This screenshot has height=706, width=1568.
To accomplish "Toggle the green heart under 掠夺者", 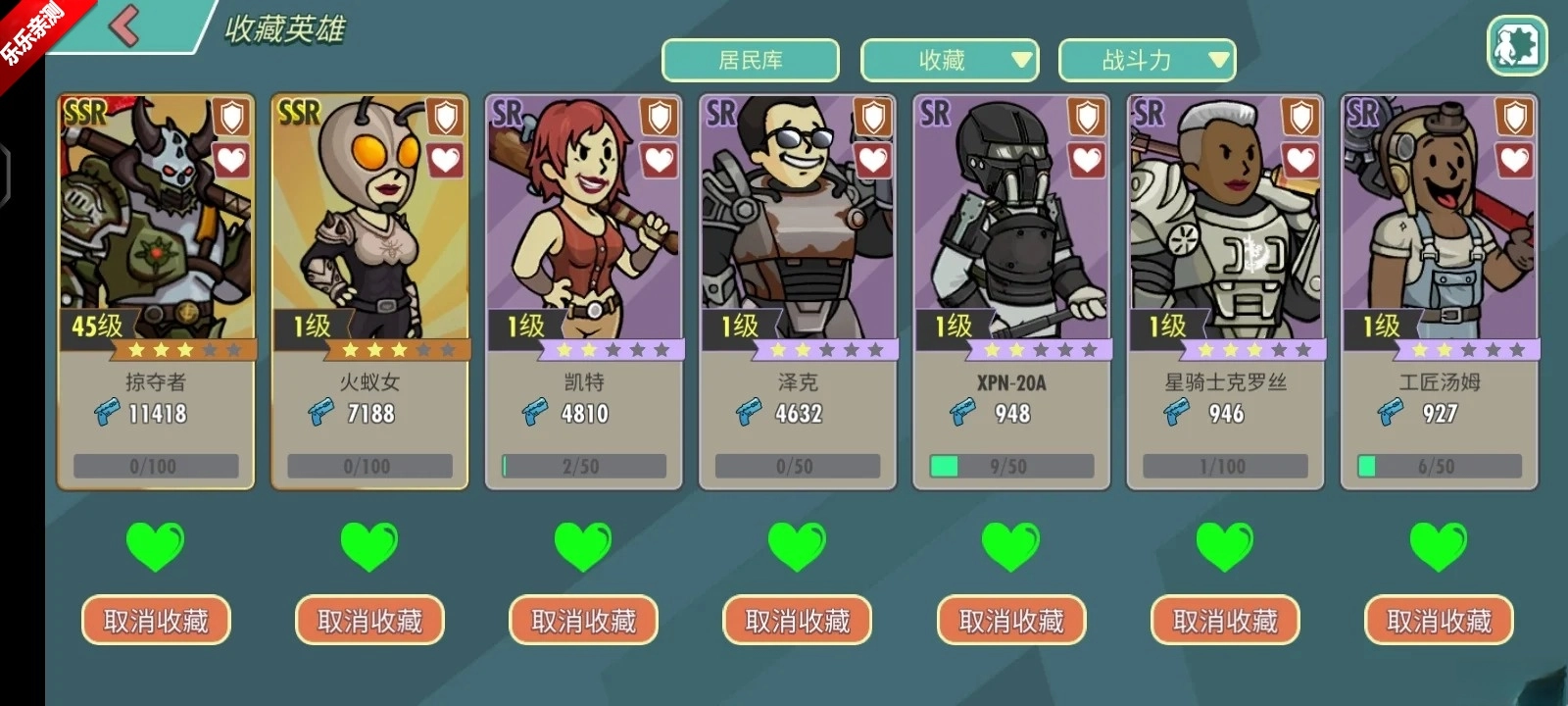I will (154, 547).
